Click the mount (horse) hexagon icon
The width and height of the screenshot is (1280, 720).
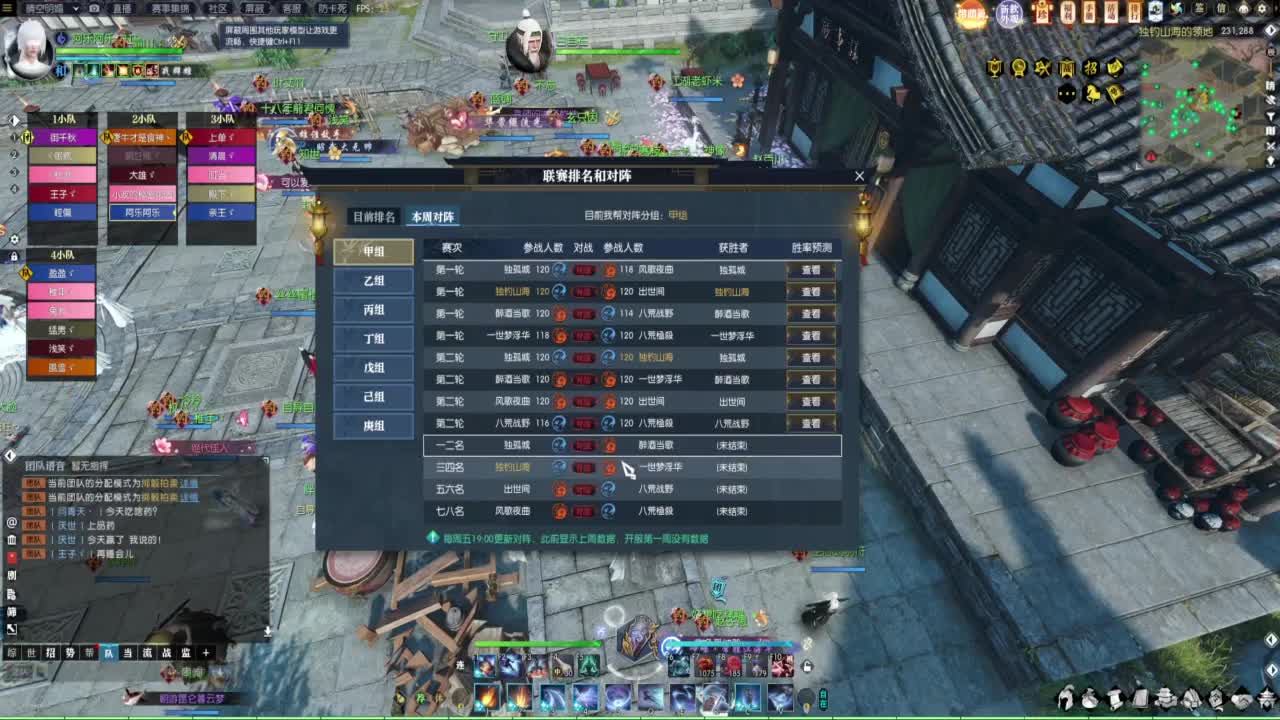coord(1092,92)
